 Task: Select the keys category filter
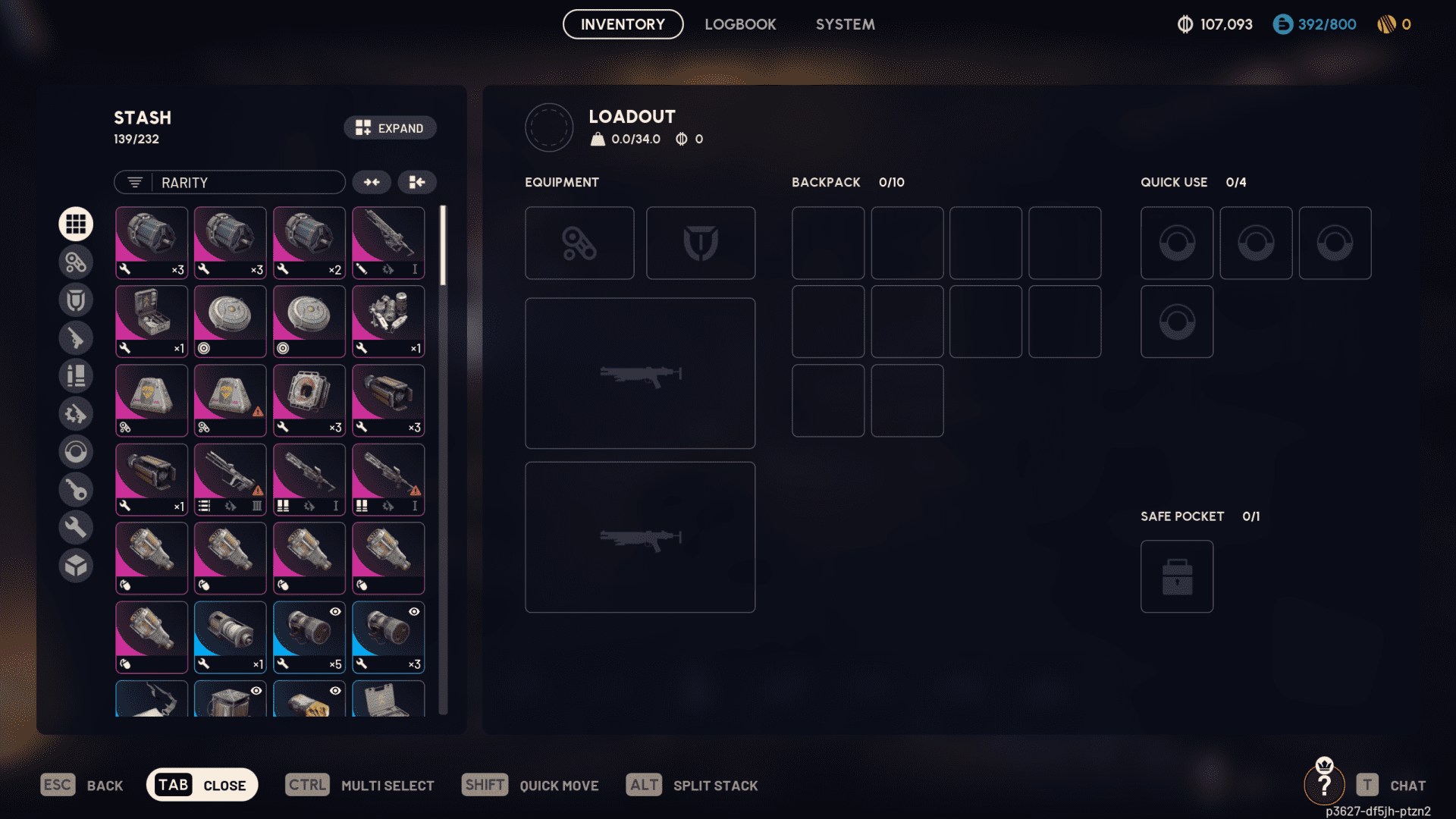tap(76, 489)
